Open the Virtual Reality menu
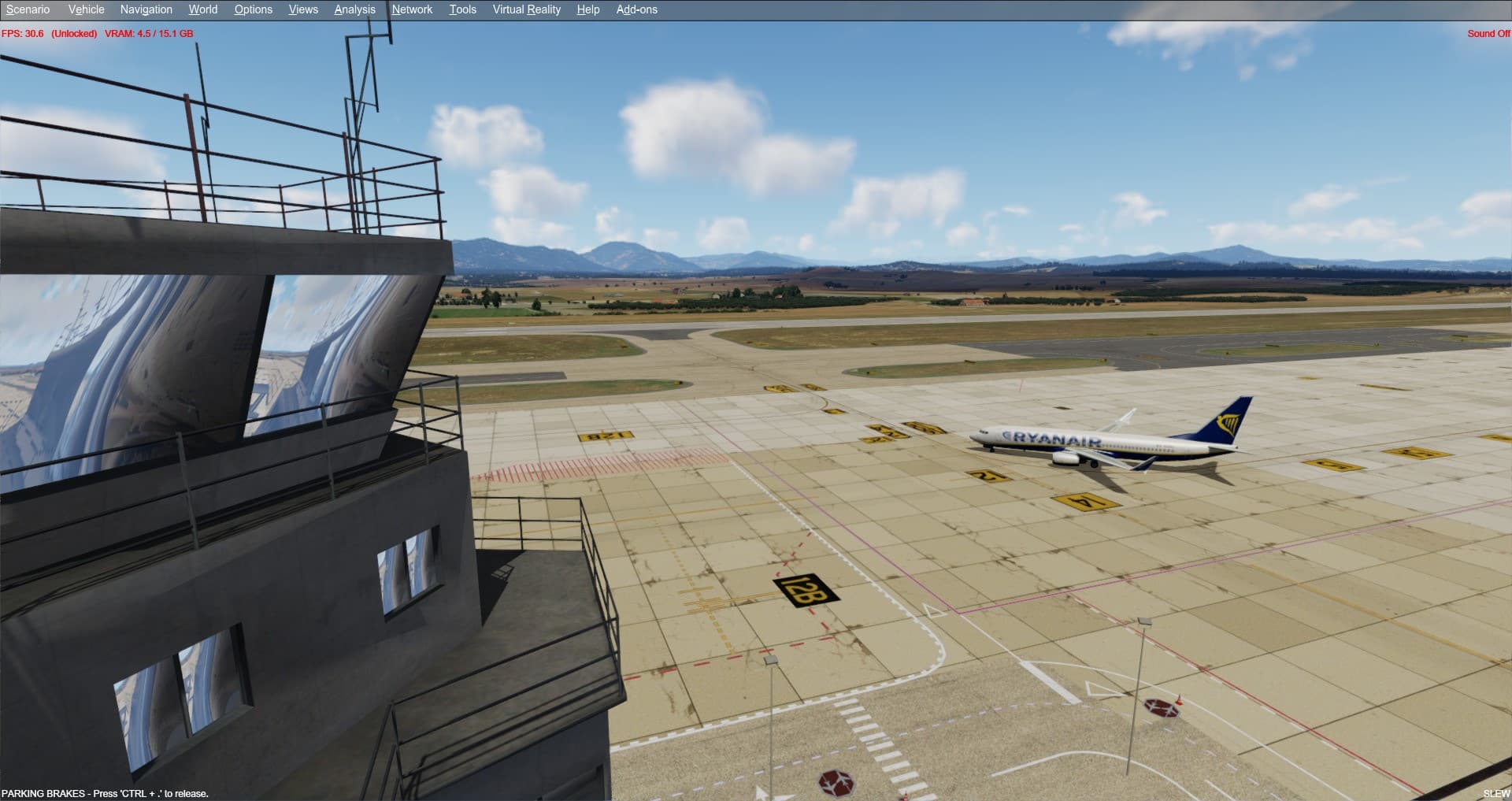This screenshot has height=801, width=1512. coord(526,9)
